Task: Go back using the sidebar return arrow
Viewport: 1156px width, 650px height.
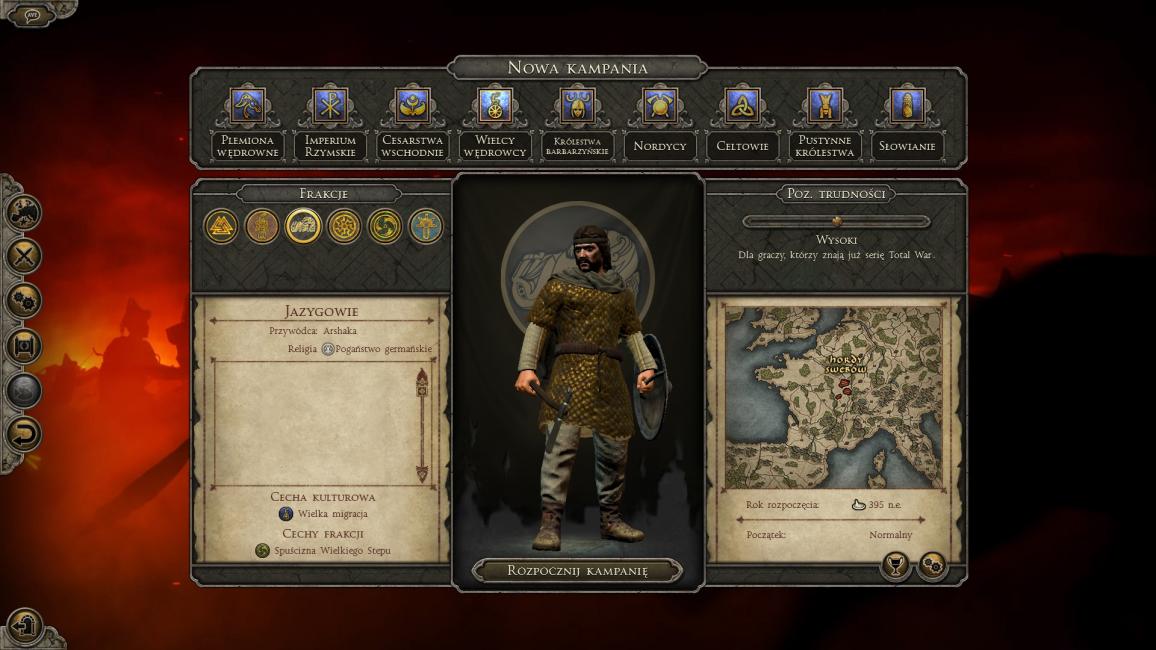Action: [24, 435]
